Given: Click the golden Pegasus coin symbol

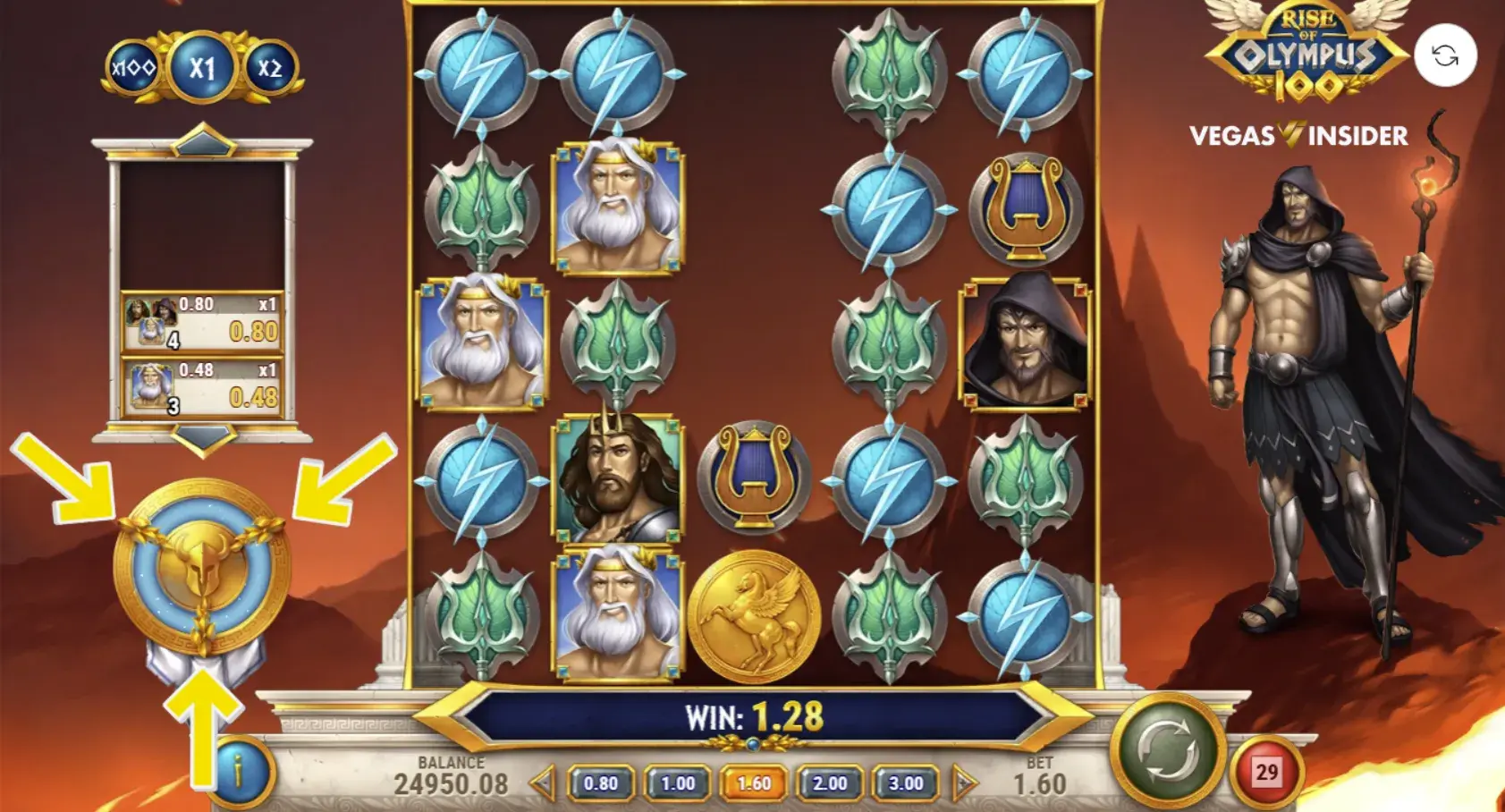Looking at the screenshot, I should (x=755, y=617).
